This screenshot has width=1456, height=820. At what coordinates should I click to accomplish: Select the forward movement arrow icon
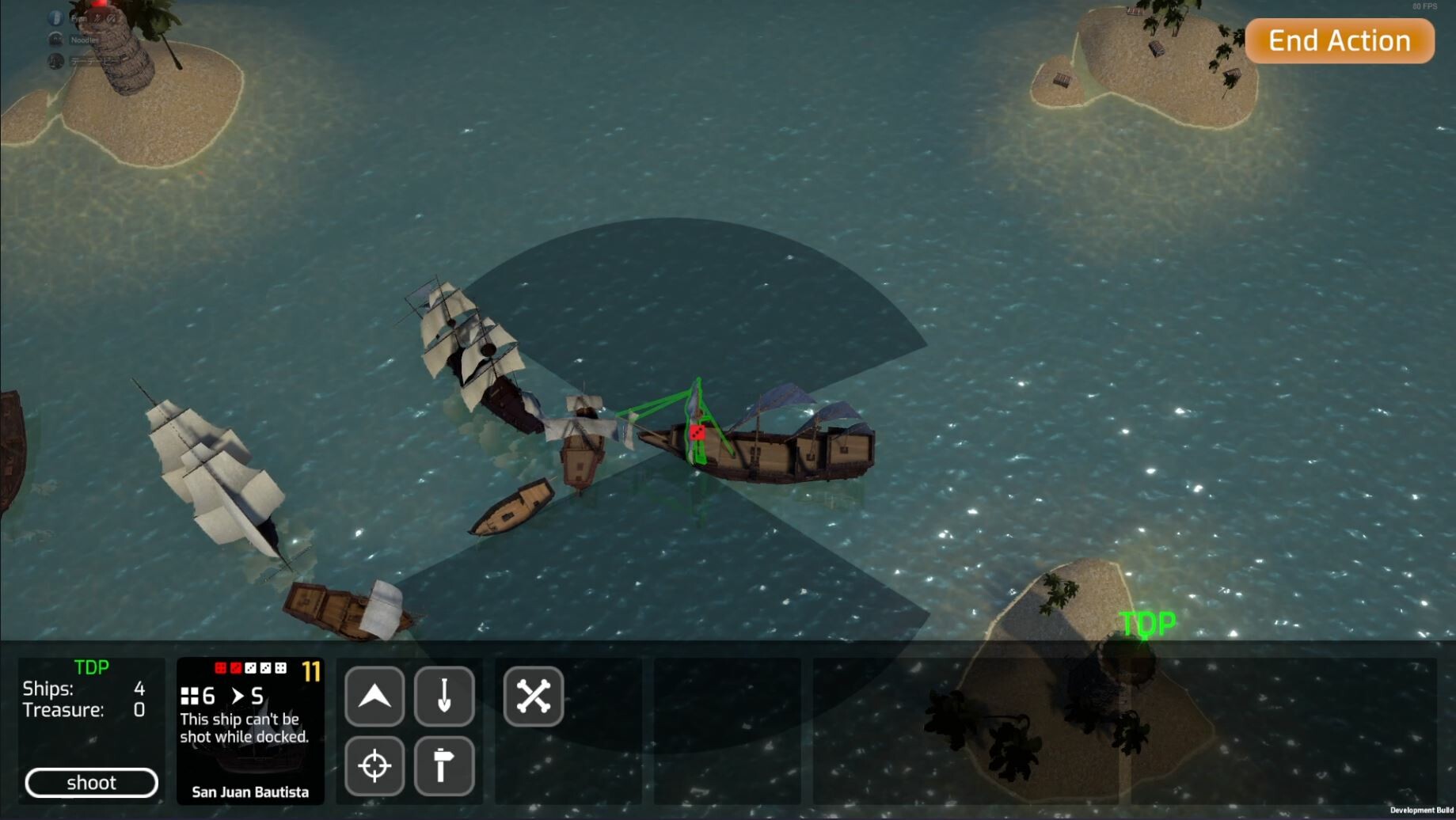pyautogui.click(x=374, y=697)
